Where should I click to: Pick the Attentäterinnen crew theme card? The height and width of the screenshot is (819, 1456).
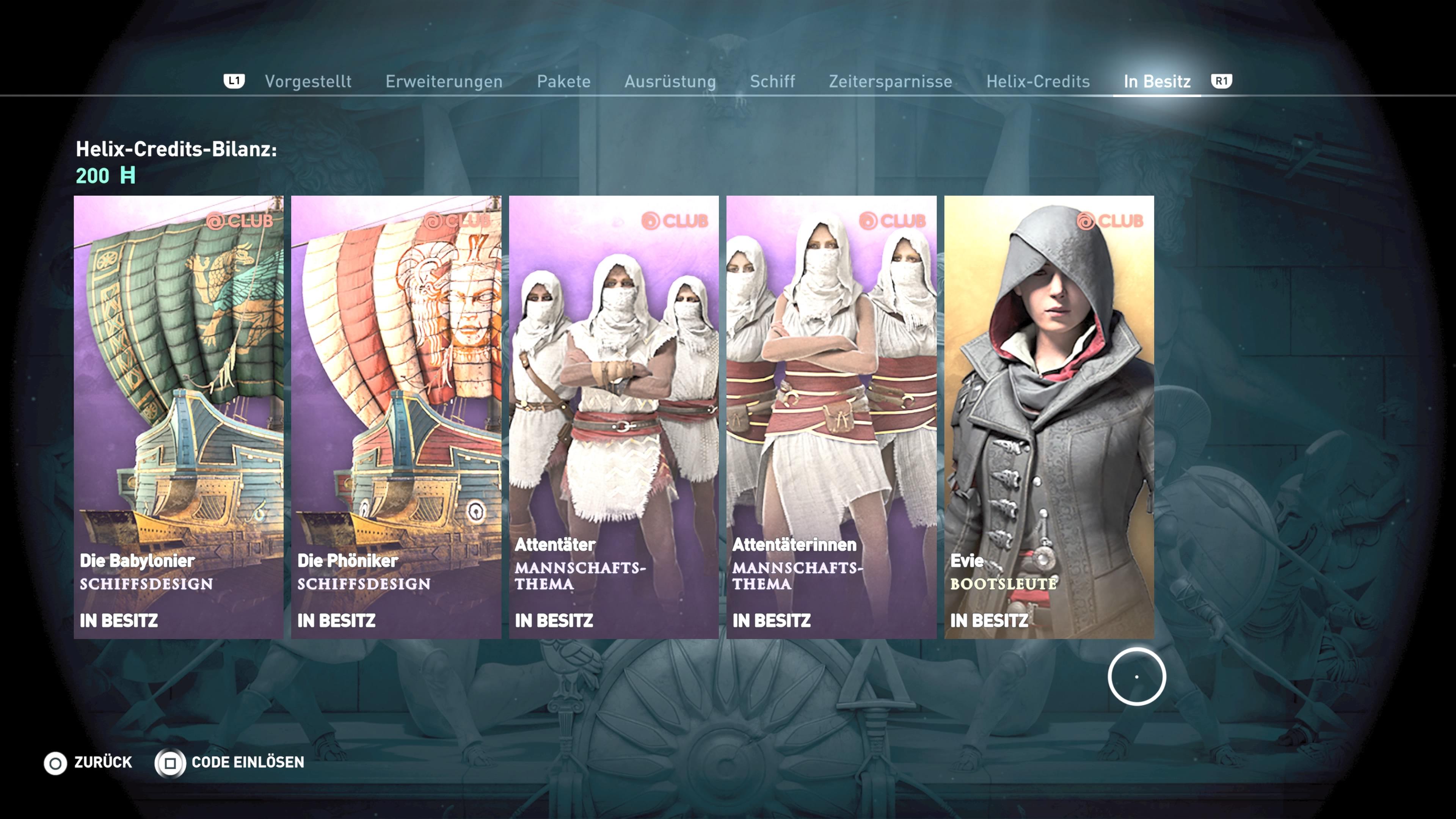pos(832,417)
